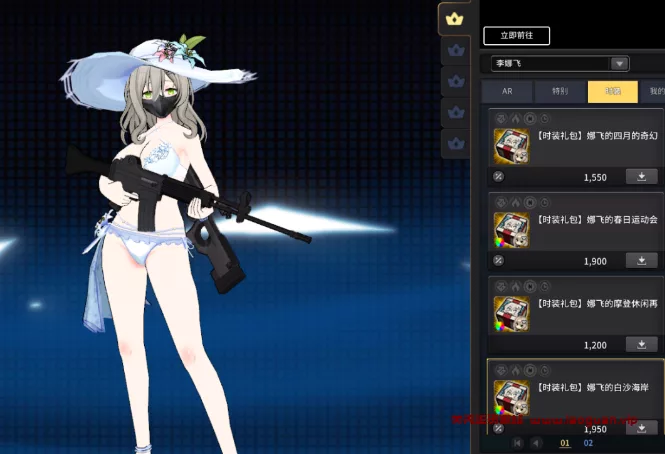Go to page 02 of the list

point(588,443)
